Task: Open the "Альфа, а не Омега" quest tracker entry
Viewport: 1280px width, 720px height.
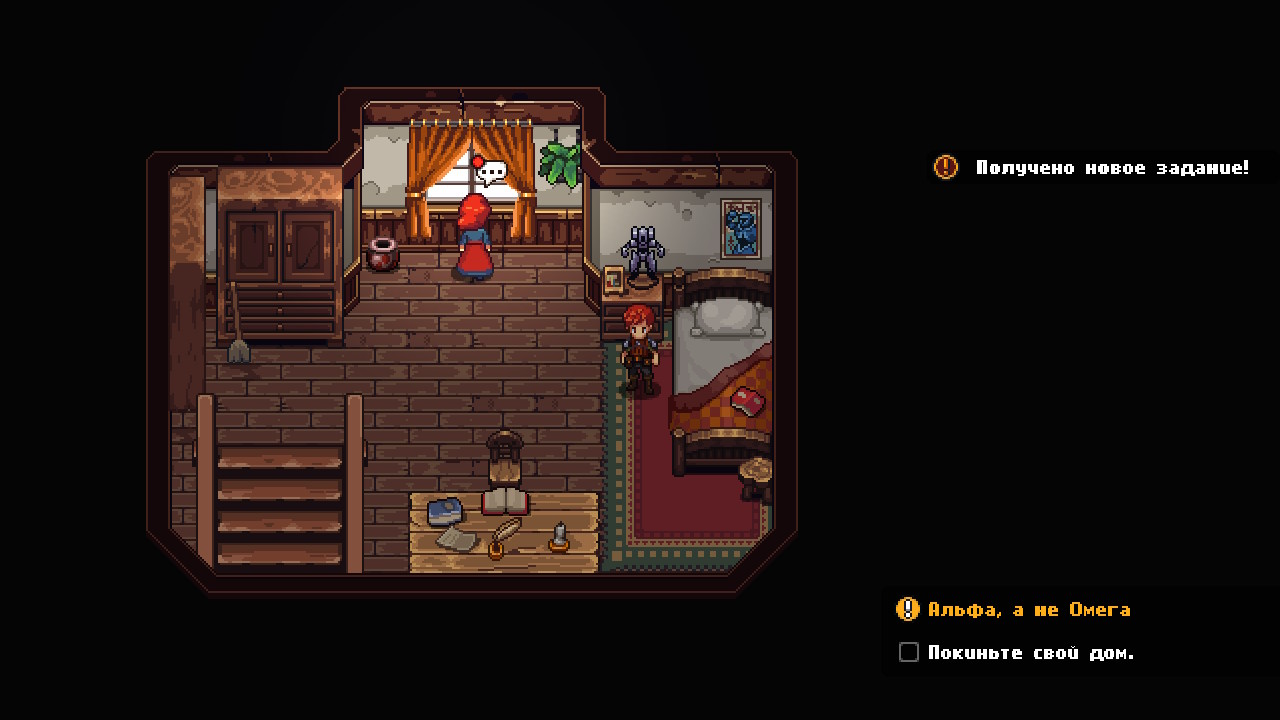Action: tap(1028, 609)
